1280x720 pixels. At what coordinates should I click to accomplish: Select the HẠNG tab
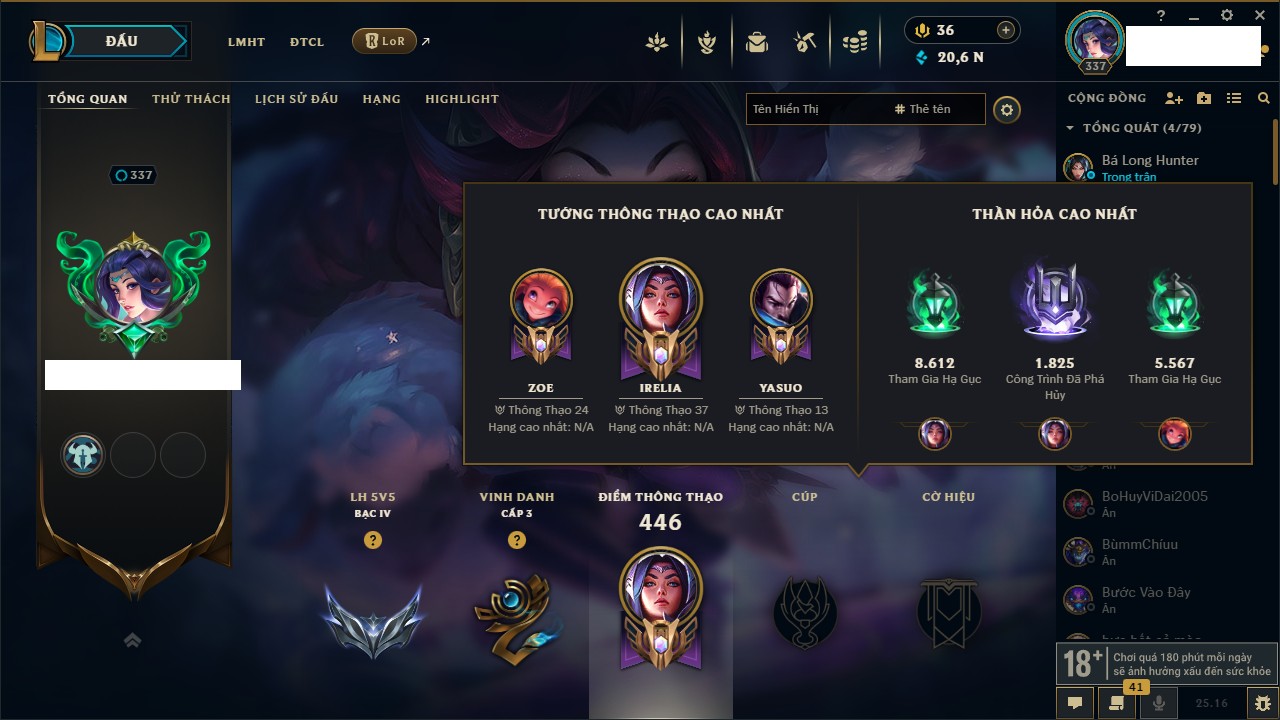[381, 99]
